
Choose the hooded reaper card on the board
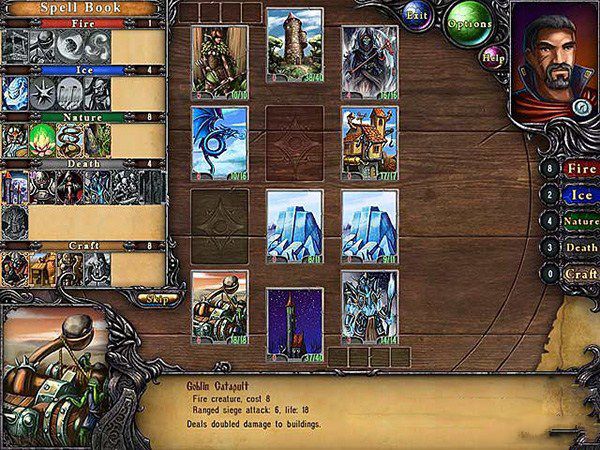pos(369,61)
